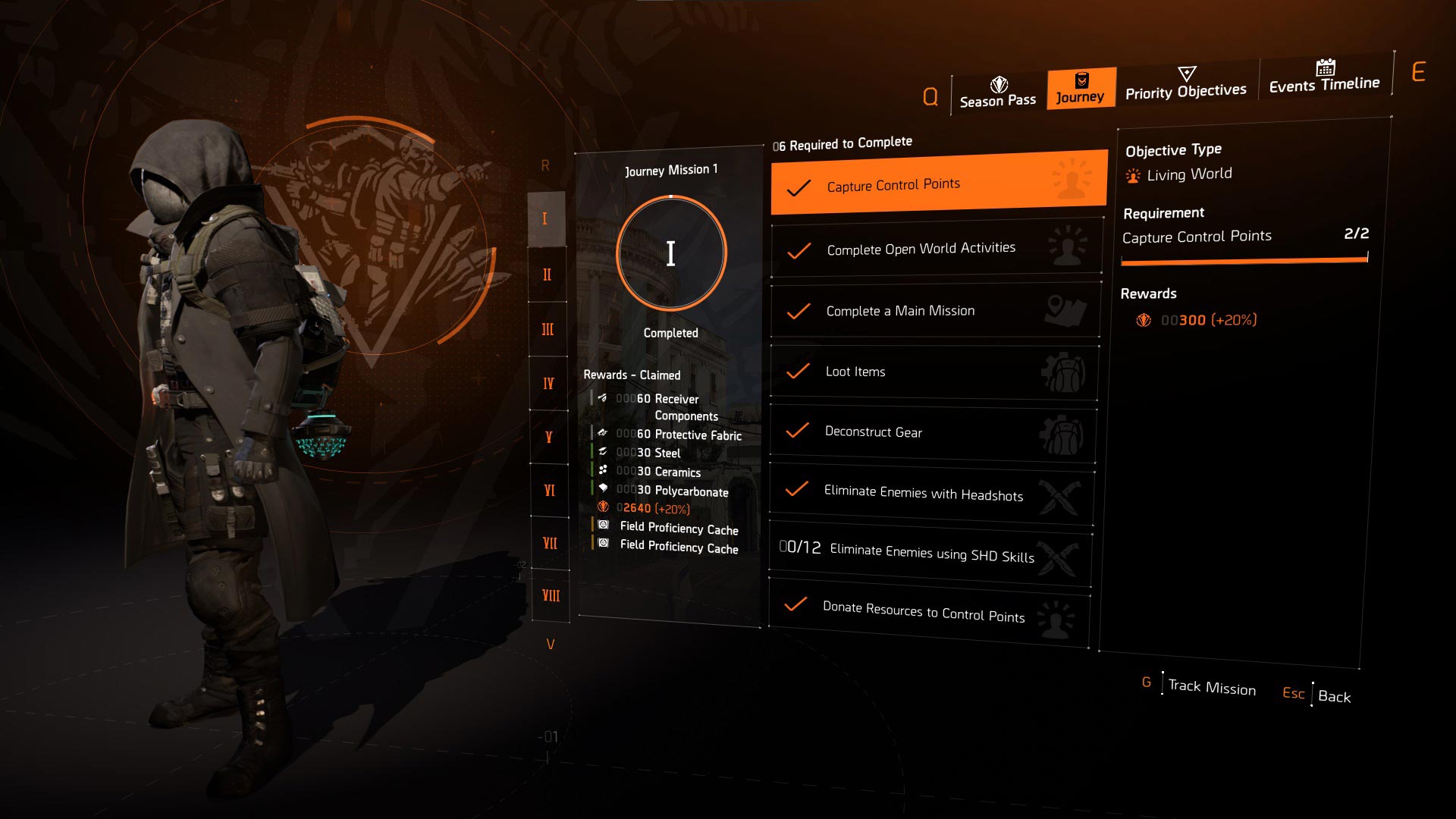The width and height of the screenshot is (1456, 819).
Task: Open Journey Mission IV details
Action: coord(548,383)
